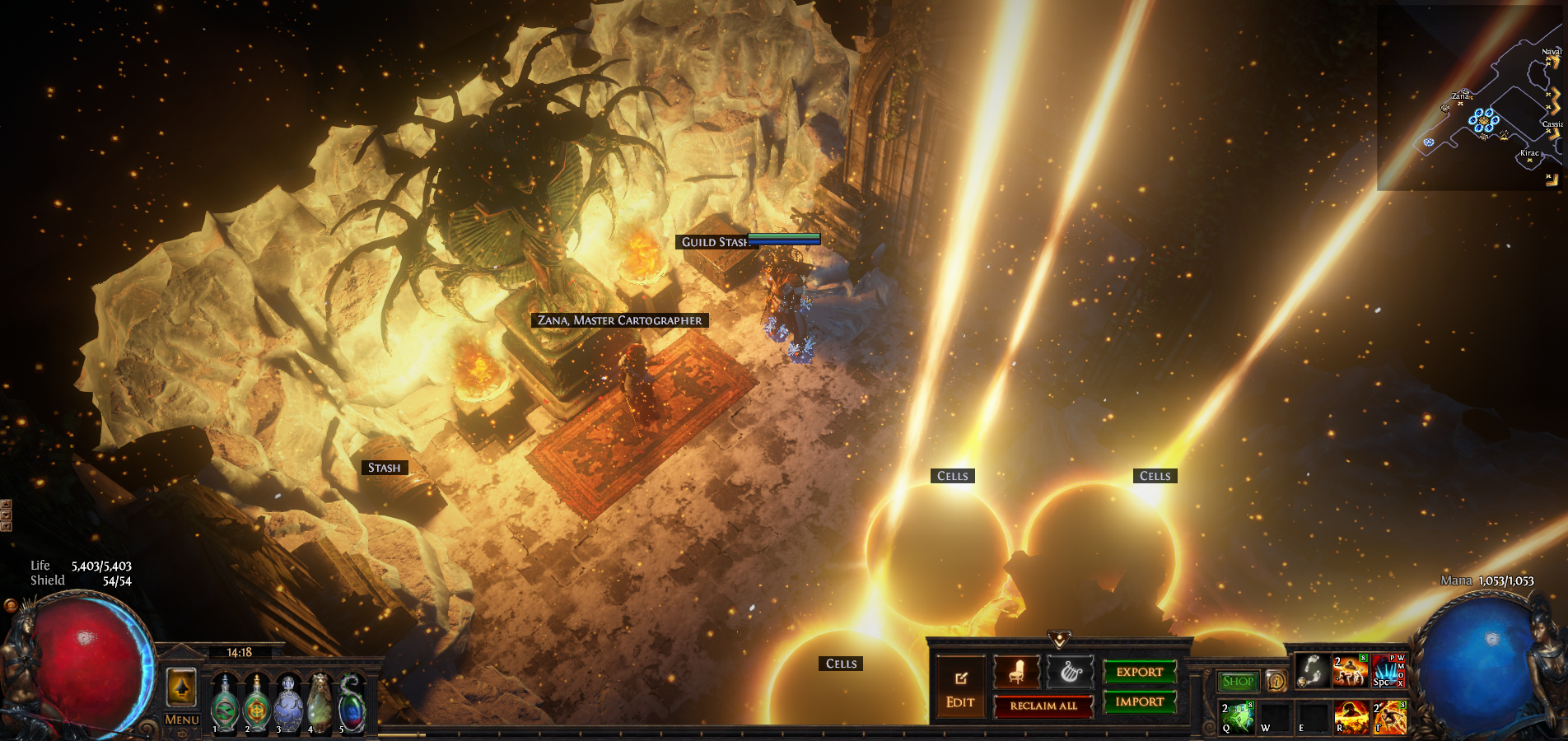Select the footprints move skill icon

click(x=1312, y=671)
